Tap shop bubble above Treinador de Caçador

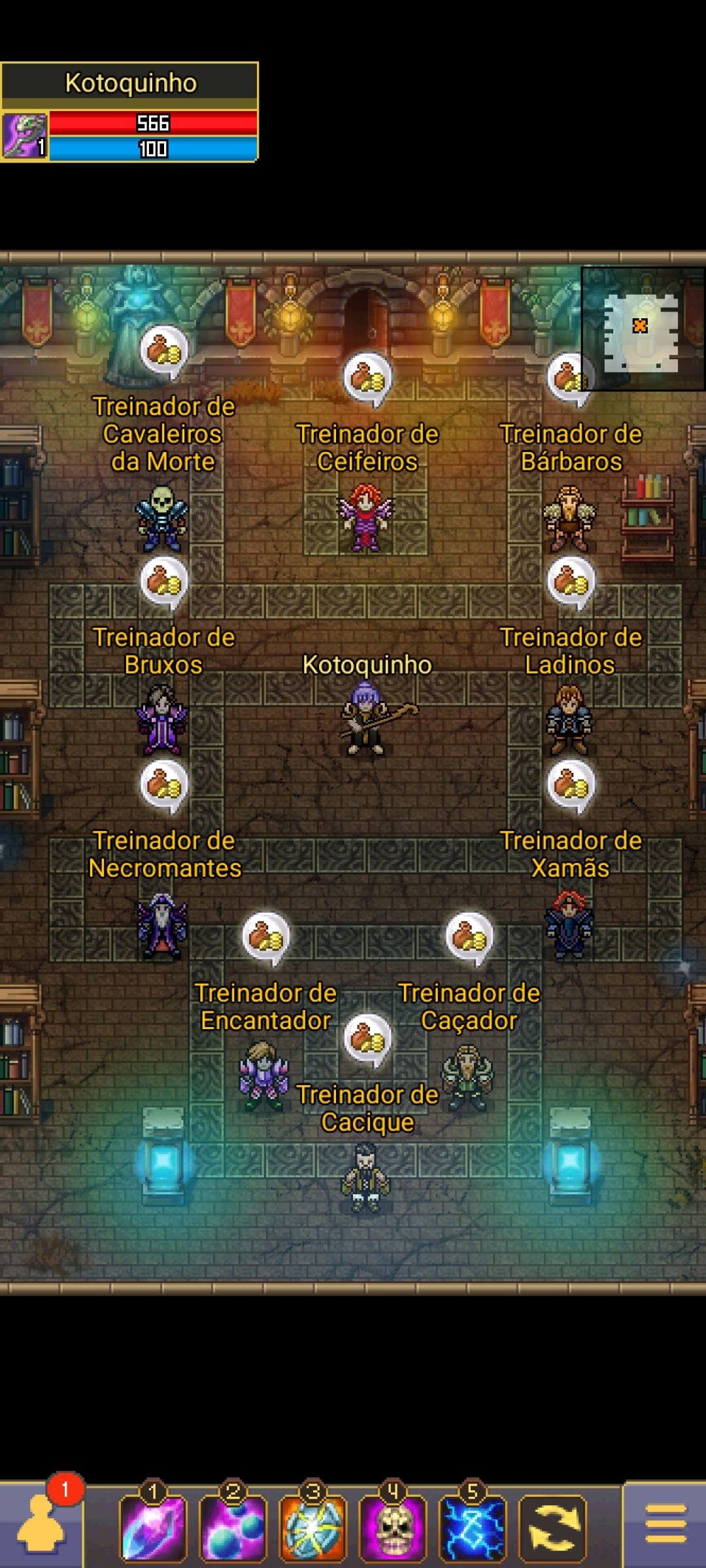pyautogui.click(x=469, y=936)
